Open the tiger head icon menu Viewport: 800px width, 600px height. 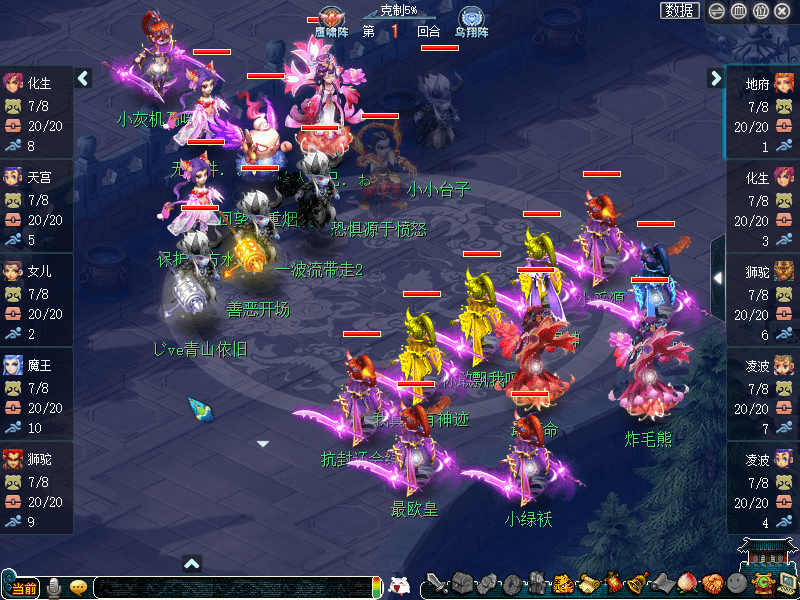coord(563,584)
